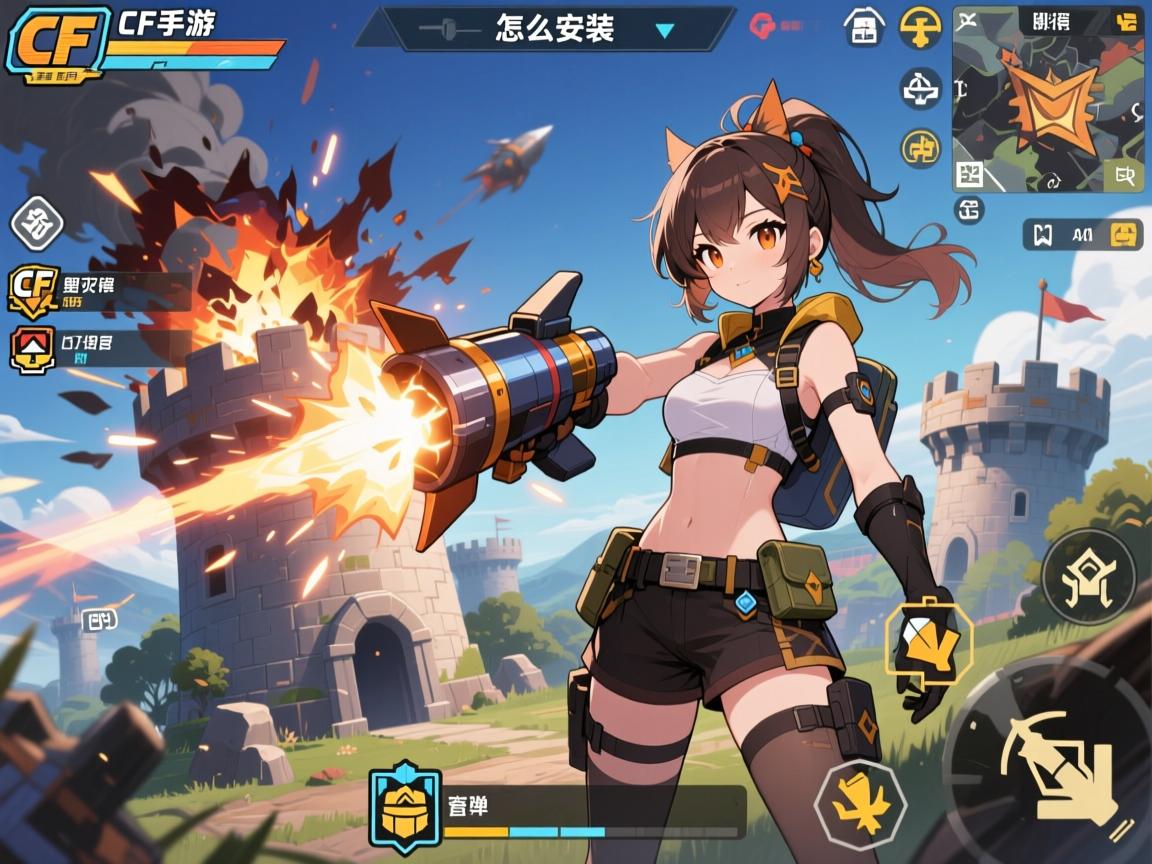Tap the yellow round icon beside the minimap

[x=920, y=28]
